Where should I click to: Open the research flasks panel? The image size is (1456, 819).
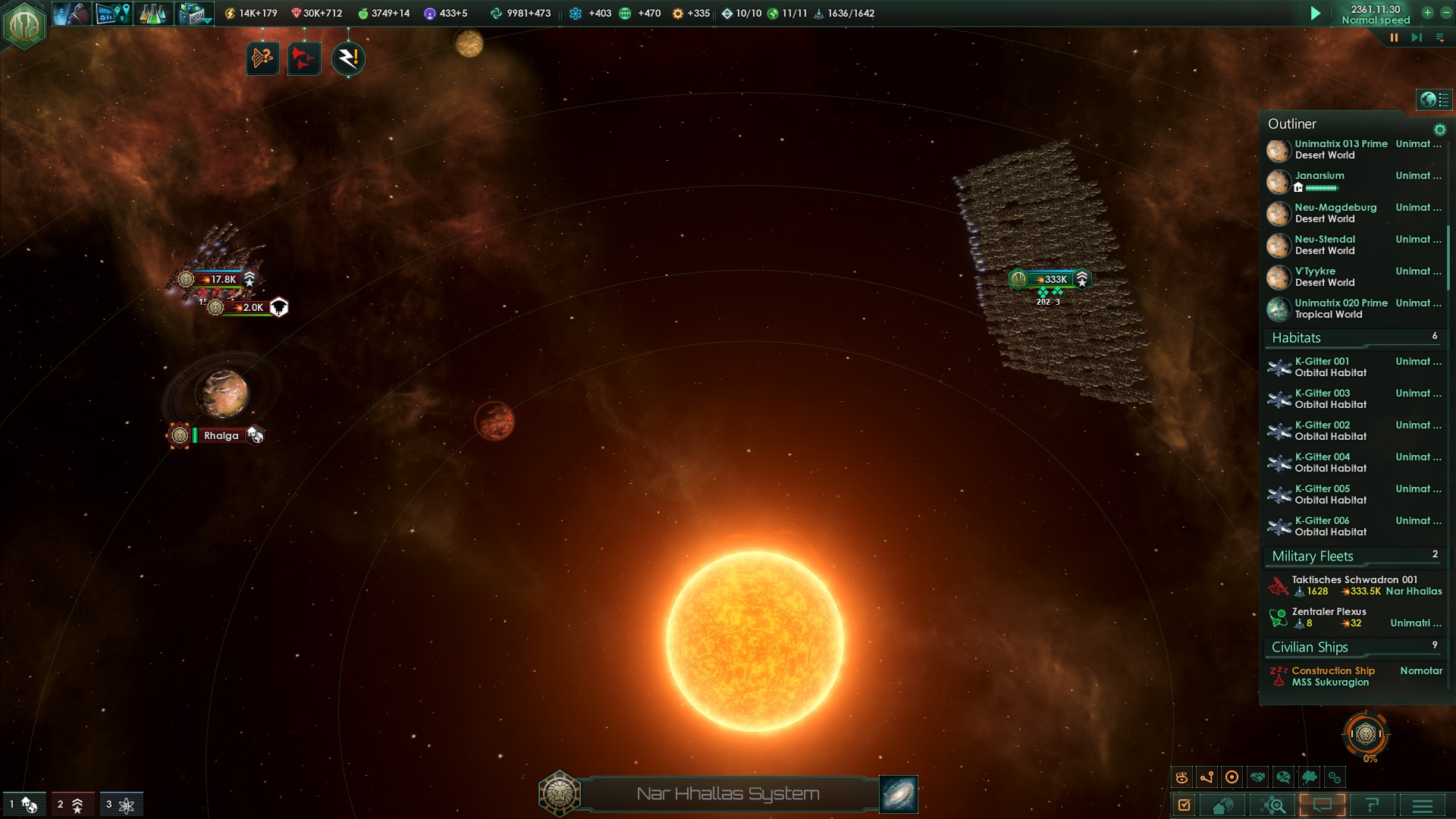[152, 14]
